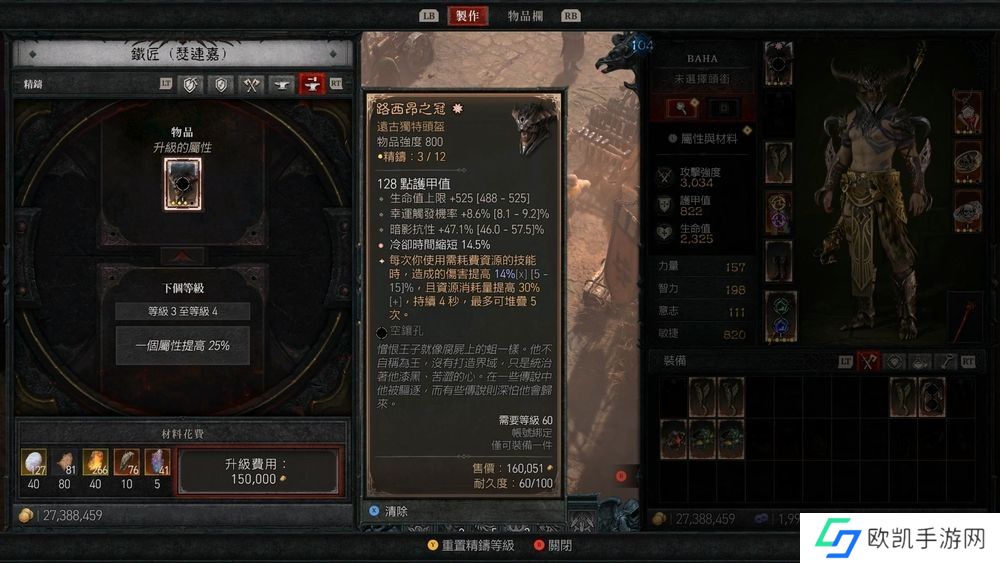The height and width of the screenshot is (563, 1000).
Task: Select the equipped helmet slot beside character
Action: pos(779,62)
